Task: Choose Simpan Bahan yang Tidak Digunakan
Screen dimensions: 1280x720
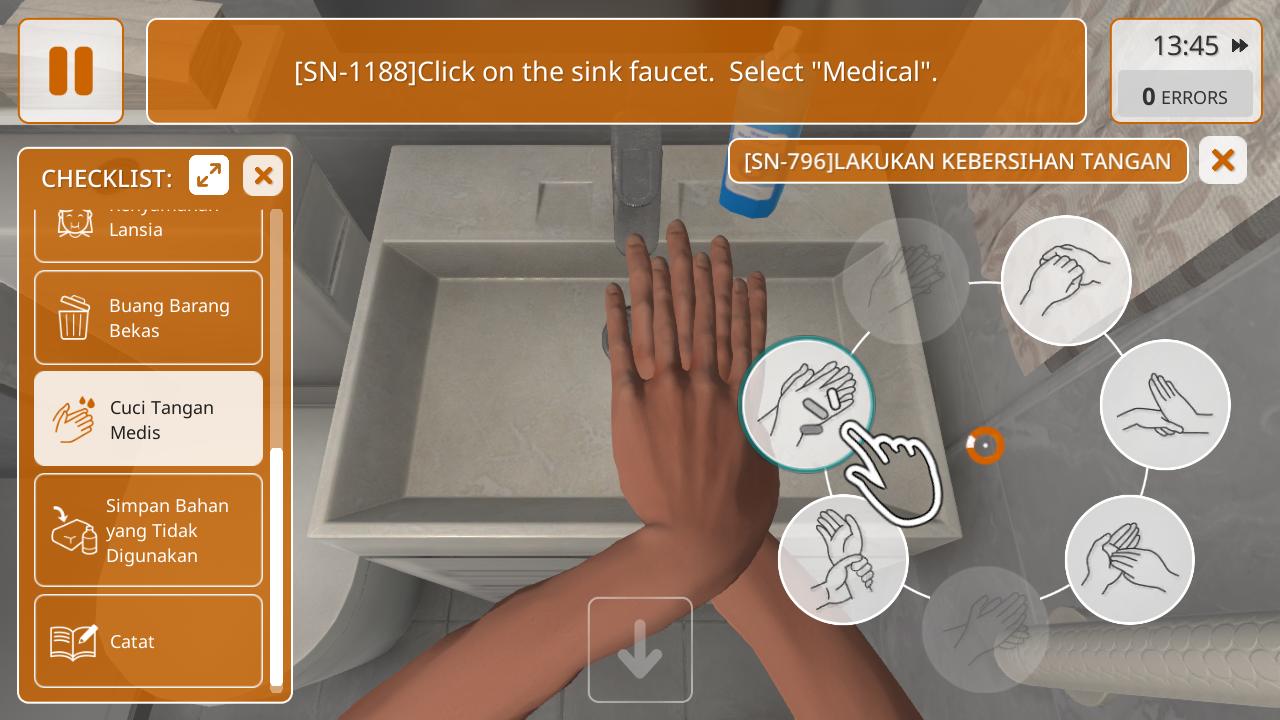Action: coord(148,530)
